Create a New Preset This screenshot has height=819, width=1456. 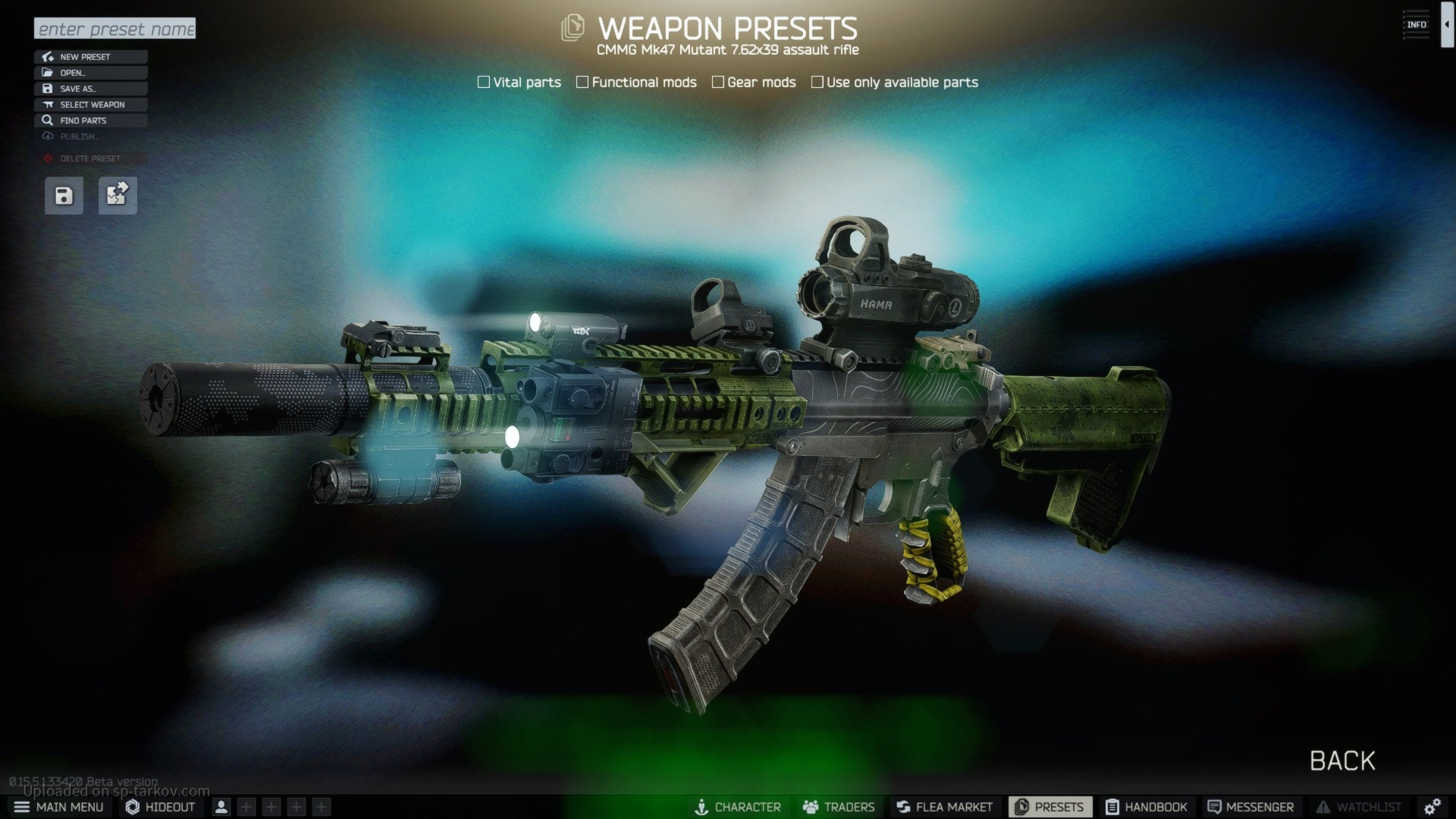tap(90, 57)
